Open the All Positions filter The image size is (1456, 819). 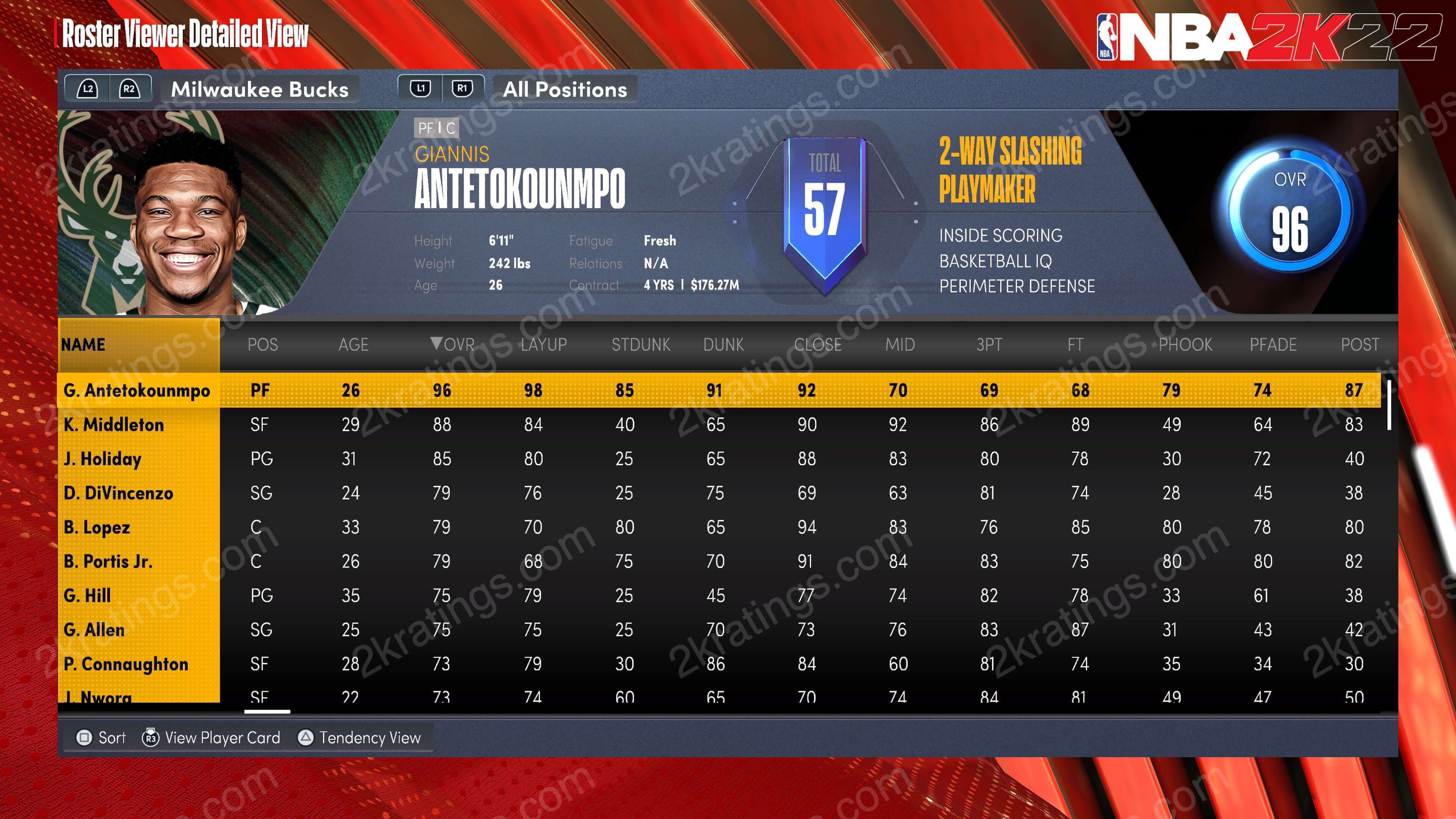tap(565, 89)
